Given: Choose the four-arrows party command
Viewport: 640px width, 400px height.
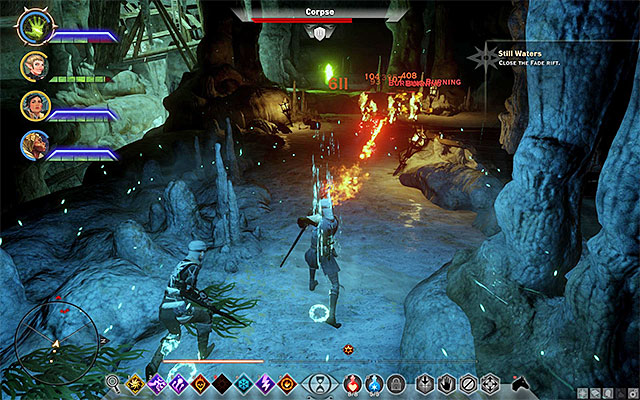Looking at the screenshot, I should (491, 382).
